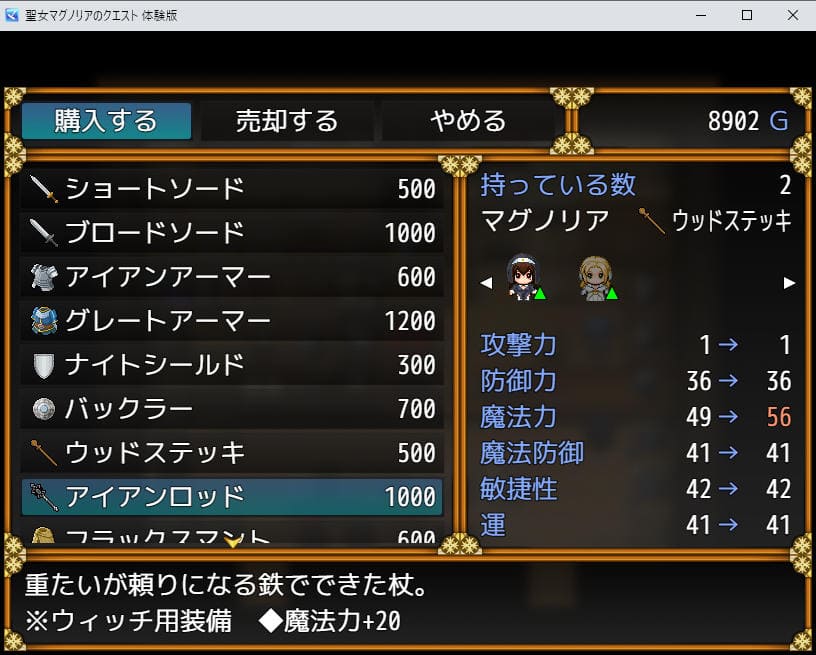The height and width of the screenshot is (655, 816).
Task: Pick the アイアンアーマー item row
Action: coord(232,276)
